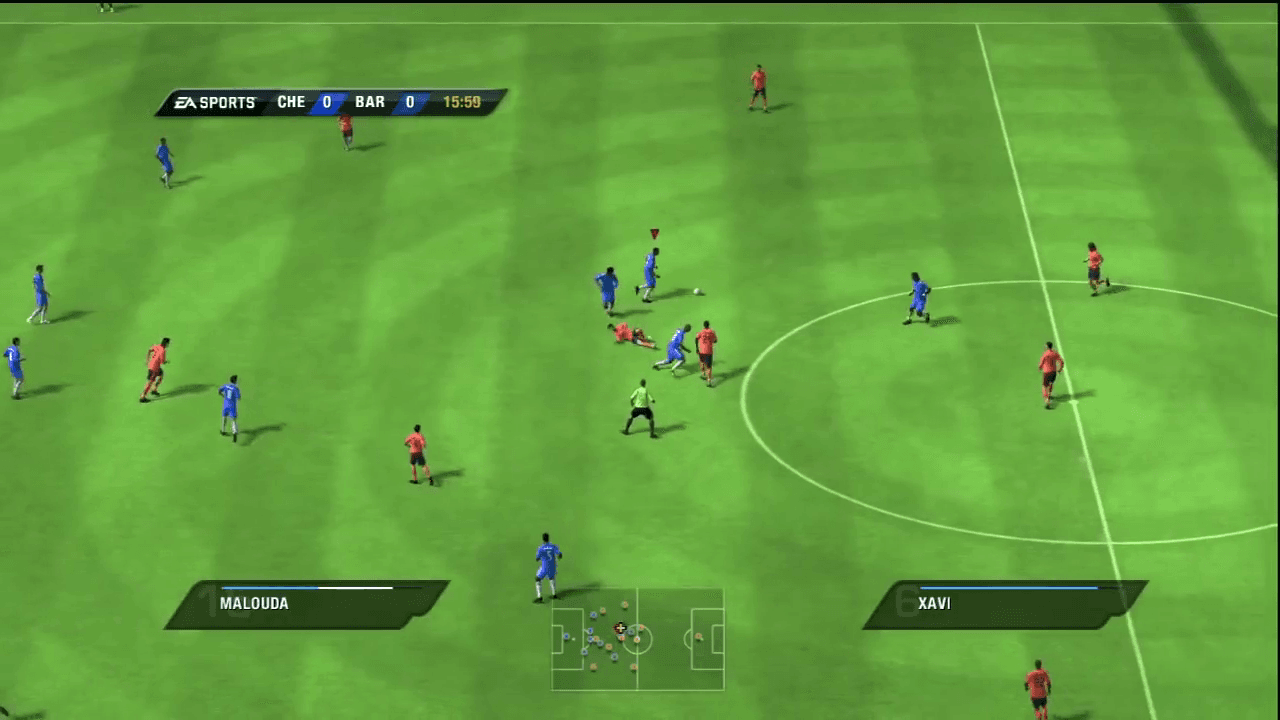Click the soccer ball near the midfield scramble

click(x=695, y=290)
